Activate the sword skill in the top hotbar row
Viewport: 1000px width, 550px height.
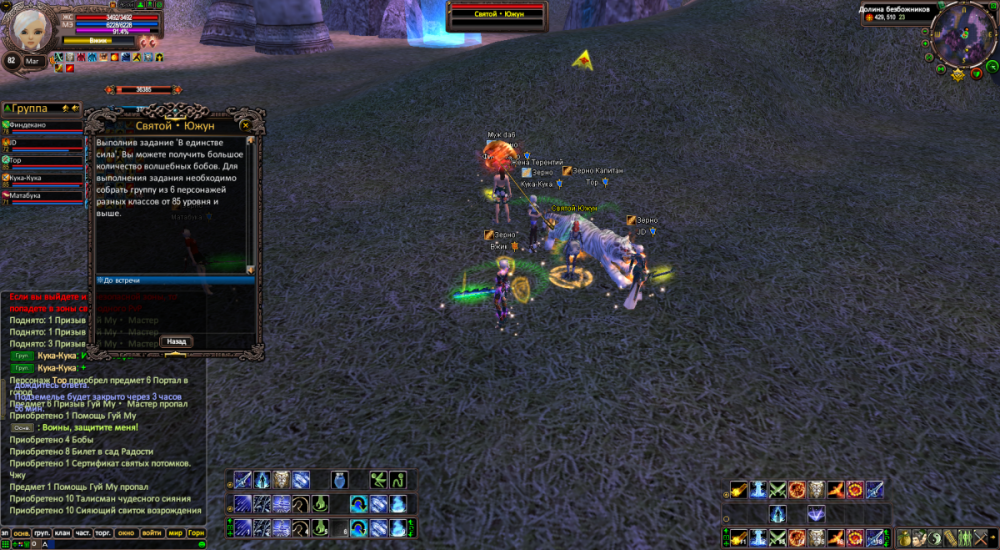tap(243, 480)
